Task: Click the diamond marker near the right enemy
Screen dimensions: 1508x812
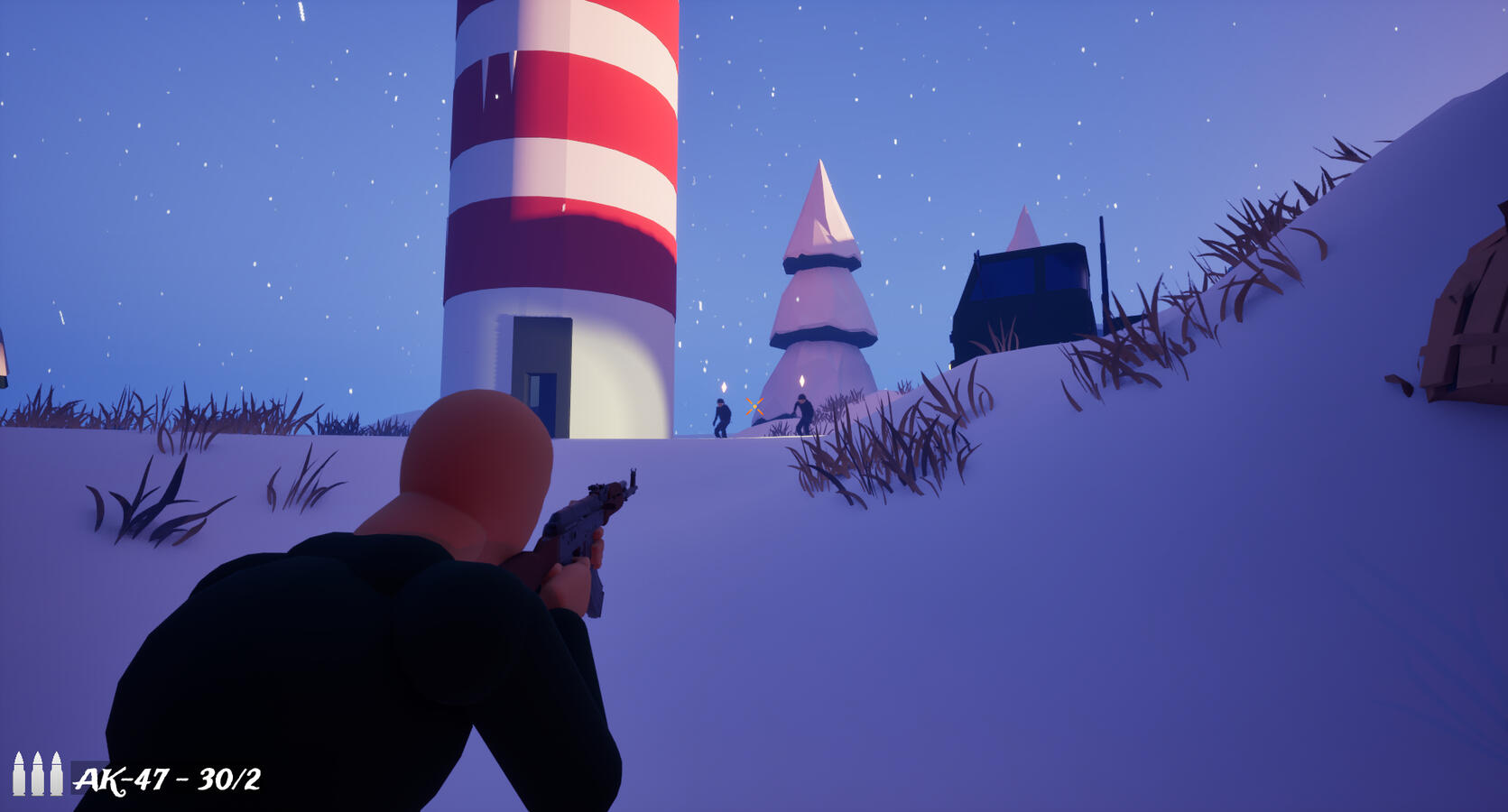Action: pyautogui.click(x=802, y=381)
